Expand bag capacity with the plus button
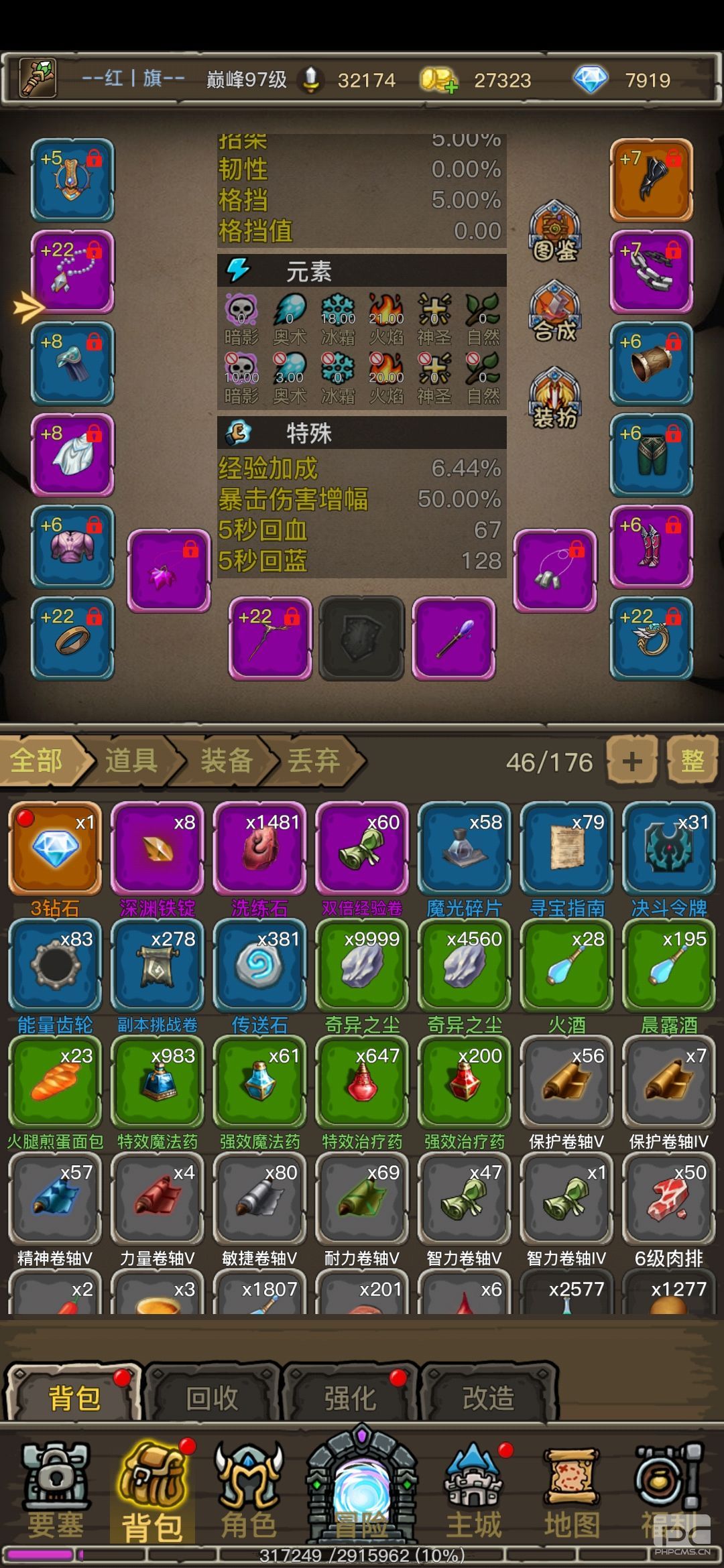 631,761
